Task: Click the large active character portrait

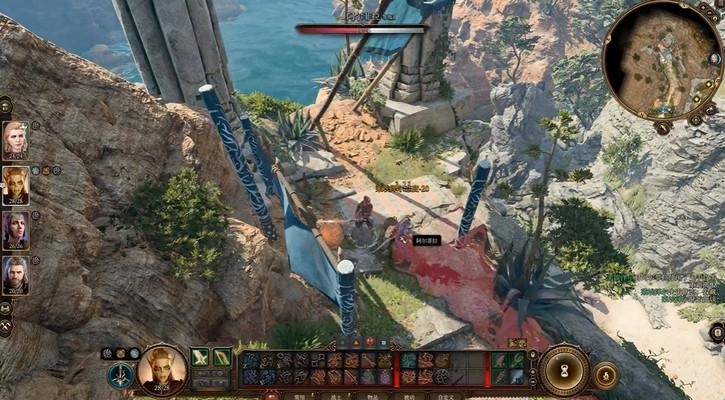Action: click(x=162, y=369)
